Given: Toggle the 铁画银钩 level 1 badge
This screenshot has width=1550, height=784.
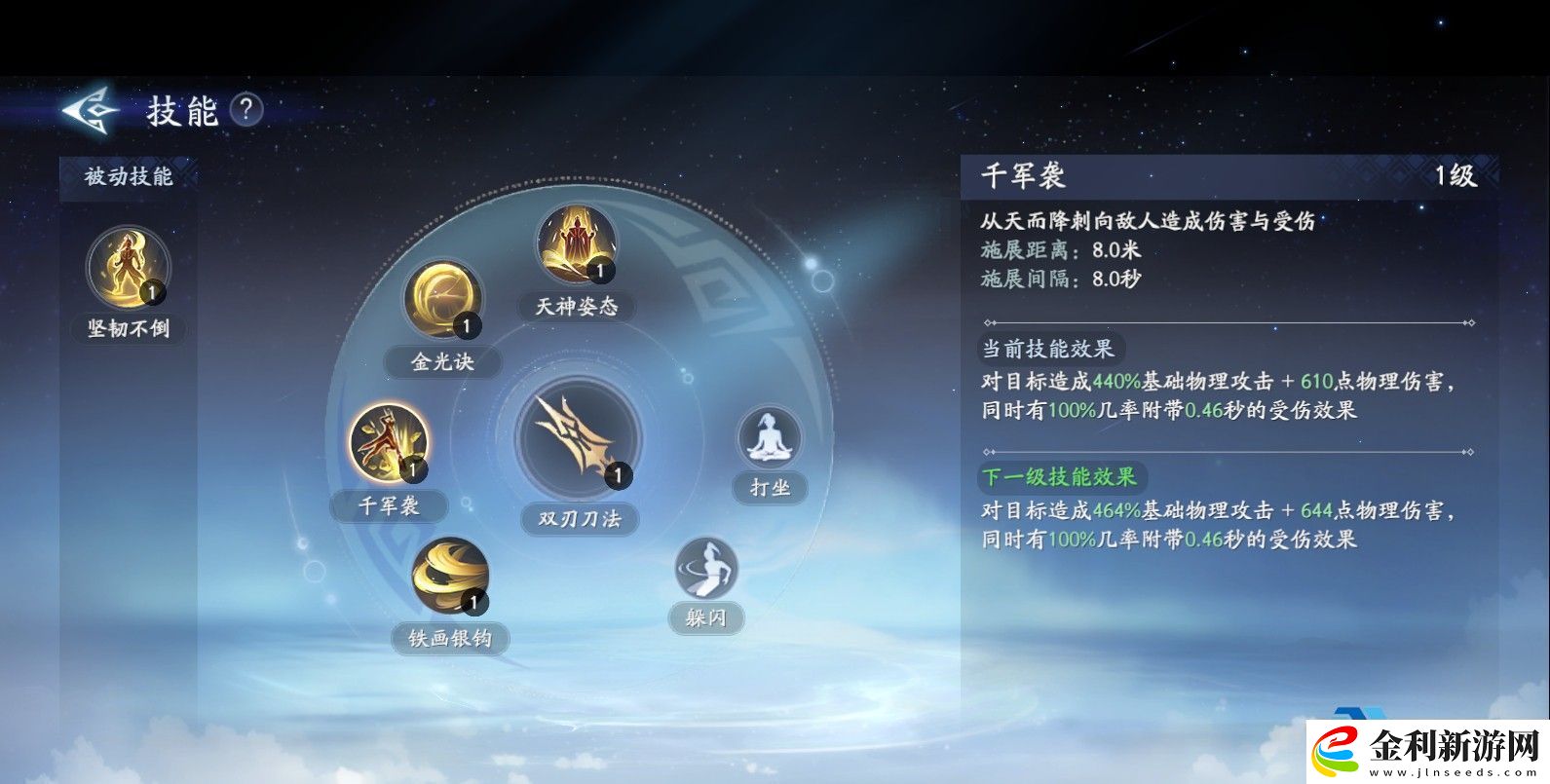Looking at the screenshot, I should [473, 604].
